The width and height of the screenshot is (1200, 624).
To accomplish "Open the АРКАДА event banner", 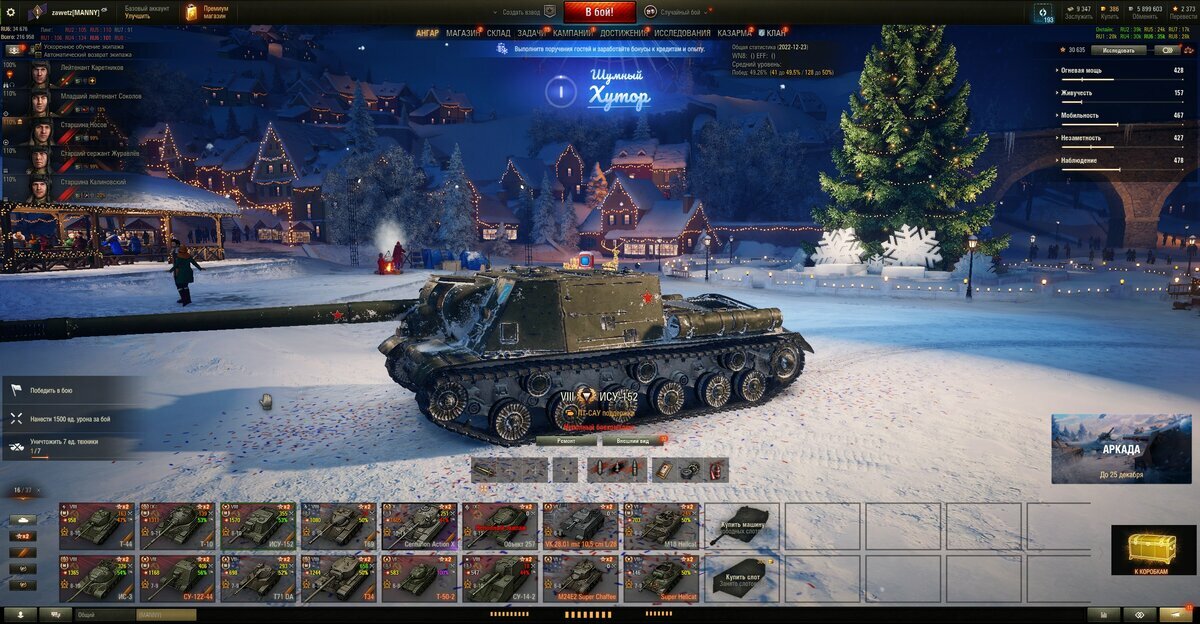I will pyautogui.click(x=1120, y=449).
